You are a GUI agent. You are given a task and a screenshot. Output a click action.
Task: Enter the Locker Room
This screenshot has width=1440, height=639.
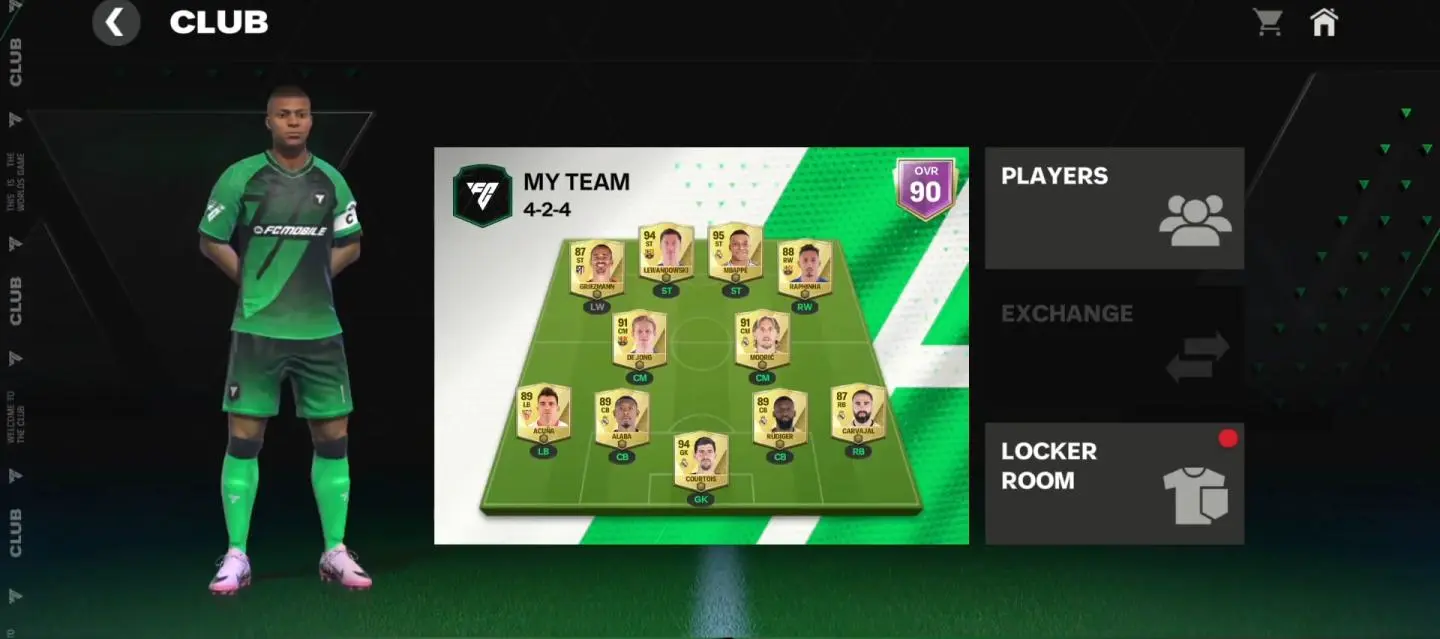(x=1114, y=483)
